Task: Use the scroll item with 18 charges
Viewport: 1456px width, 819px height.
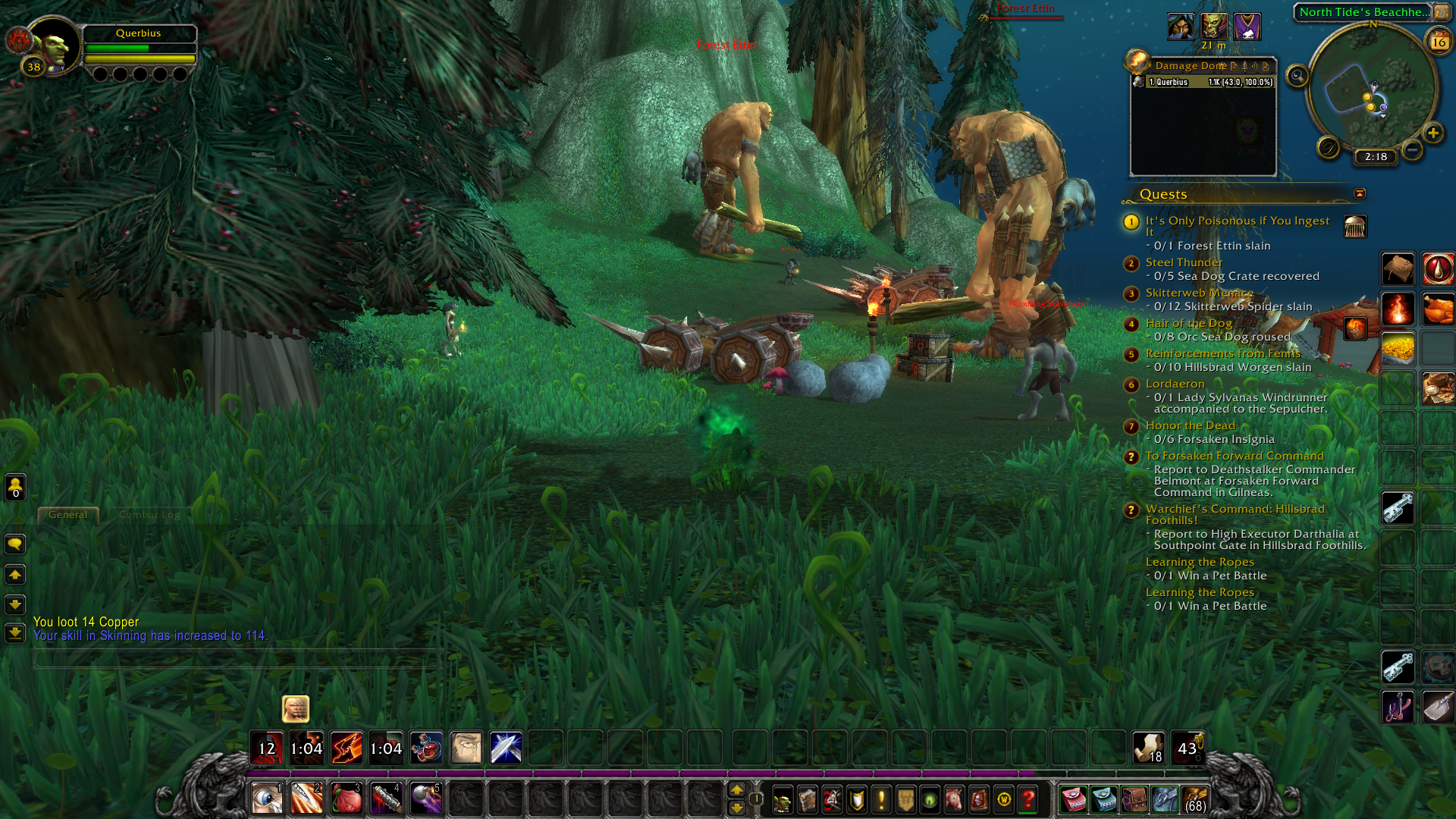Action: (x=1148, y=748)
